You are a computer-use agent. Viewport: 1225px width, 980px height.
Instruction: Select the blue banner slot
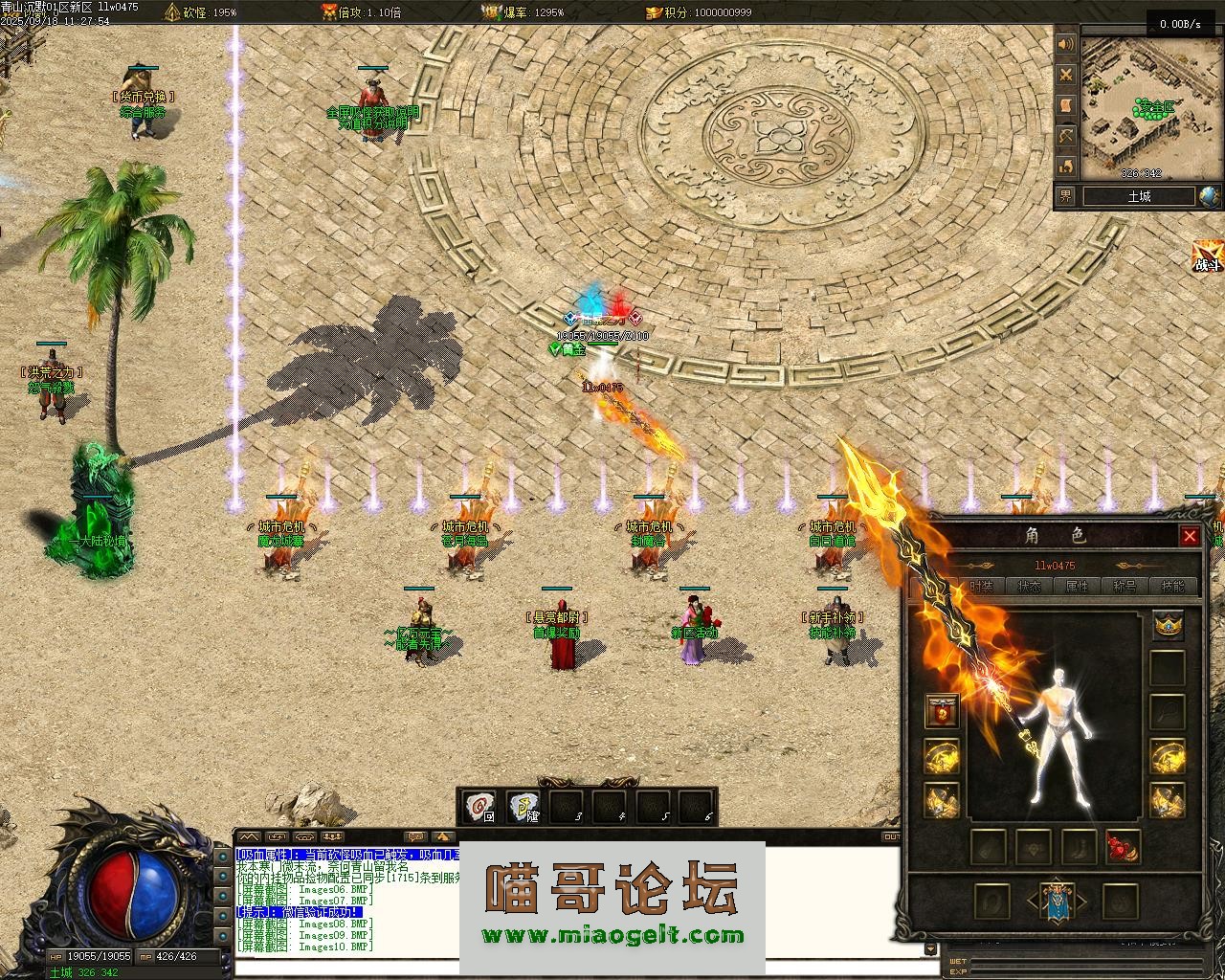pos(1056,902)
